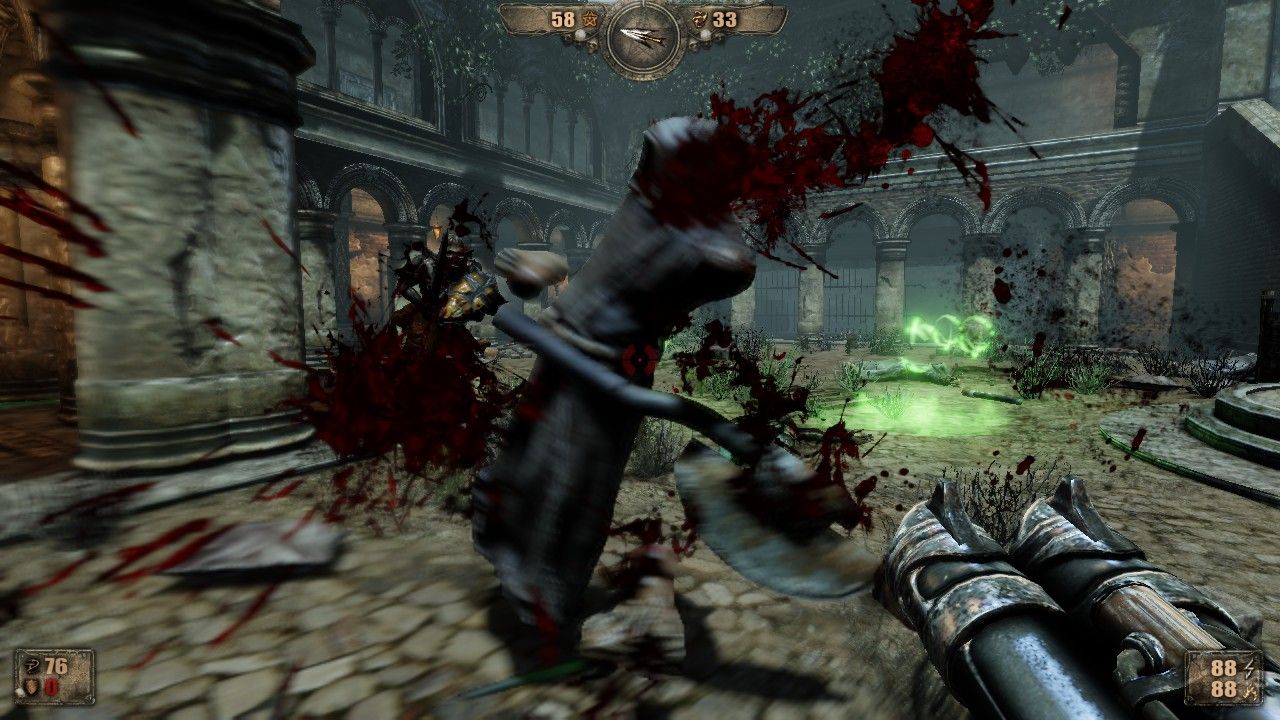The image size is (1280, 720).
Task: Select the lightning bolt ammo icon
Action: pyautogui.click(x=1249, y=667)
